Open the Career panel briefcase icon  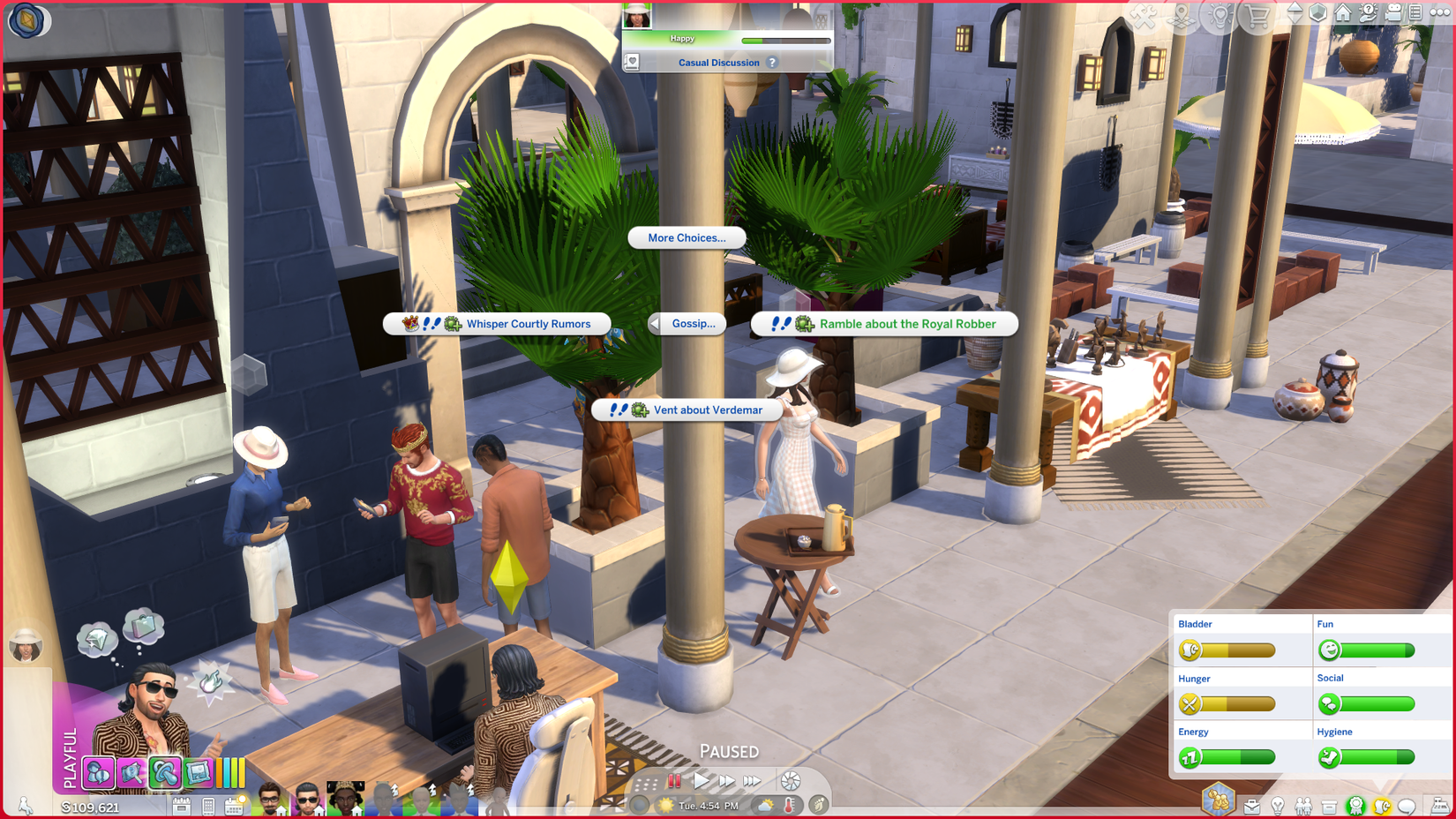[1251, 806]
